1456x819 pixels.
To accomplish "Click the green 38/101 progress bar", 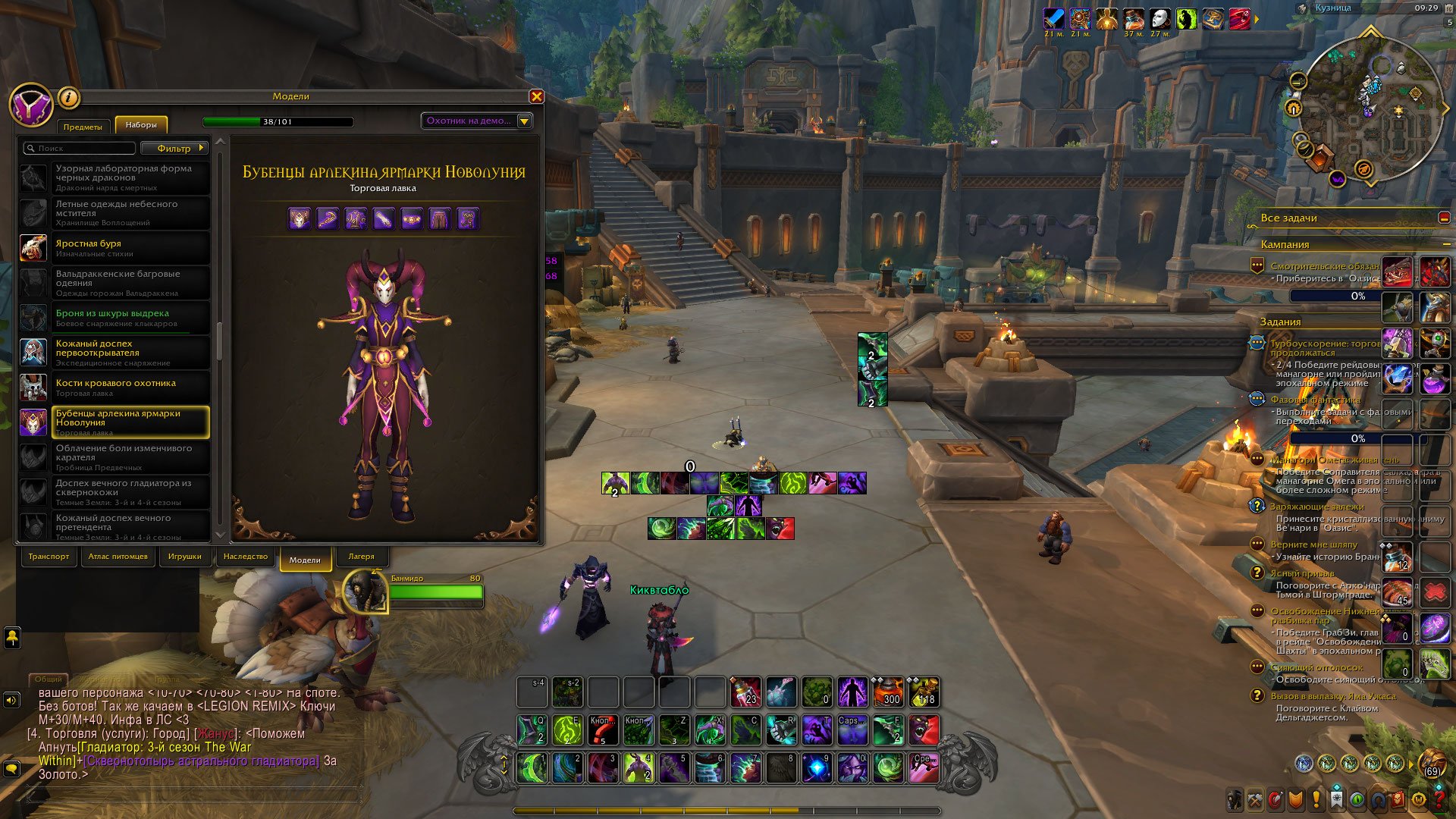I will click(x=278, y=120).
